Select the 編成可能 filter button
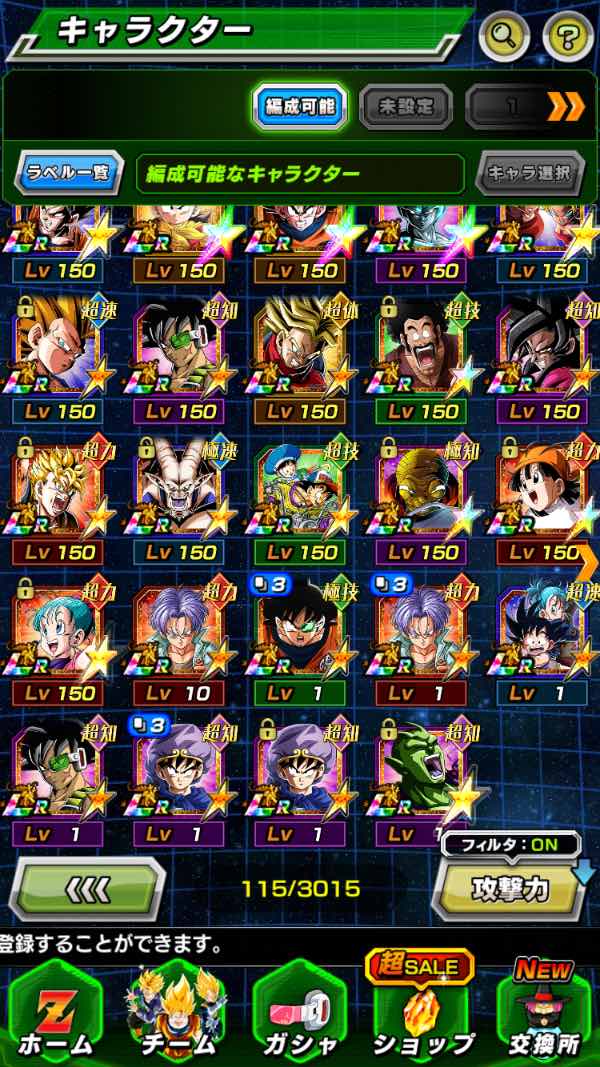This screenshot has height=1067, width=600. [298, 105]
